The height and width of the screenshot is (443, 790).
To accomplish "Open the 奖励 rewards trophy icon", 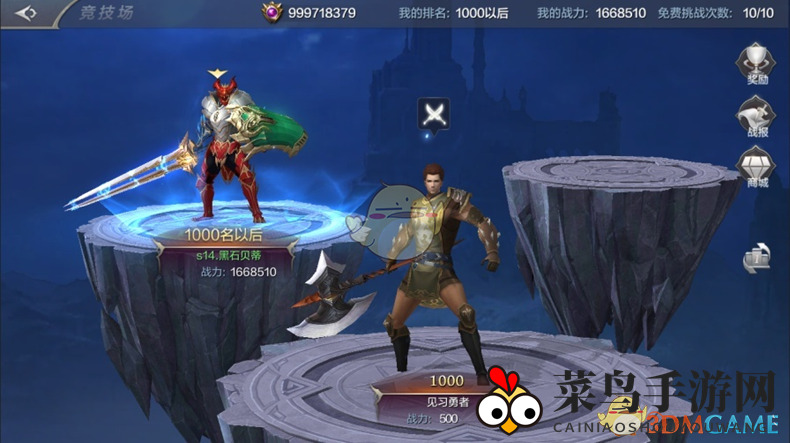I will [x=757, y=63].
